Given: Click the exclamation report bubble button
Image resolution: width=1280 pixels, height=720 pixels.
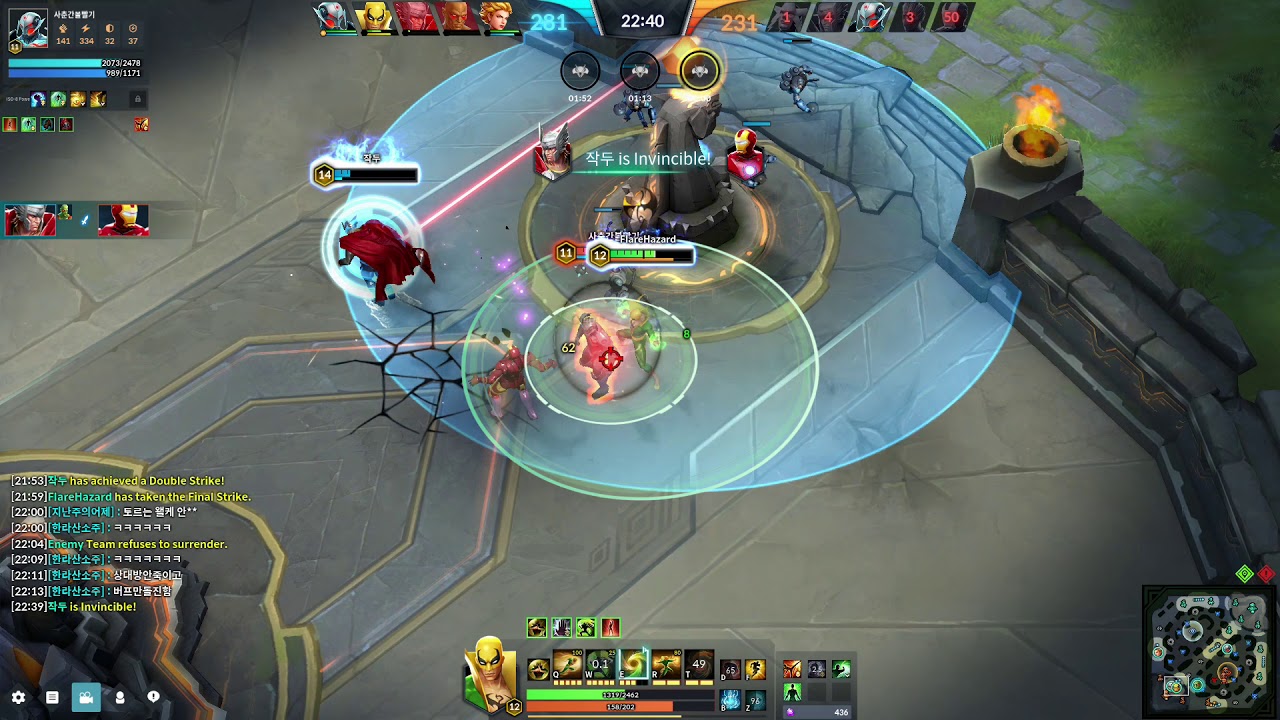Looking at the screenshot, I should click(x=153, y=697).
